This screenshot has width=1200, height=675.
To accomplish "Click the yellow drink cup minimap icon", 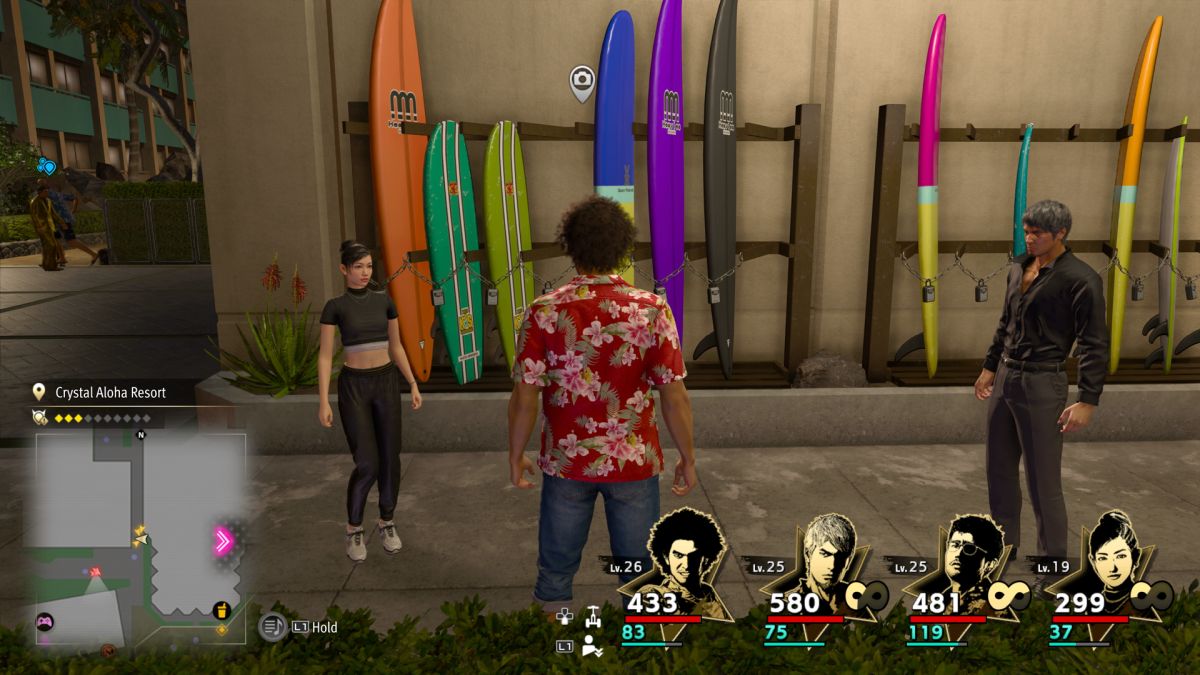I will 222,610.
